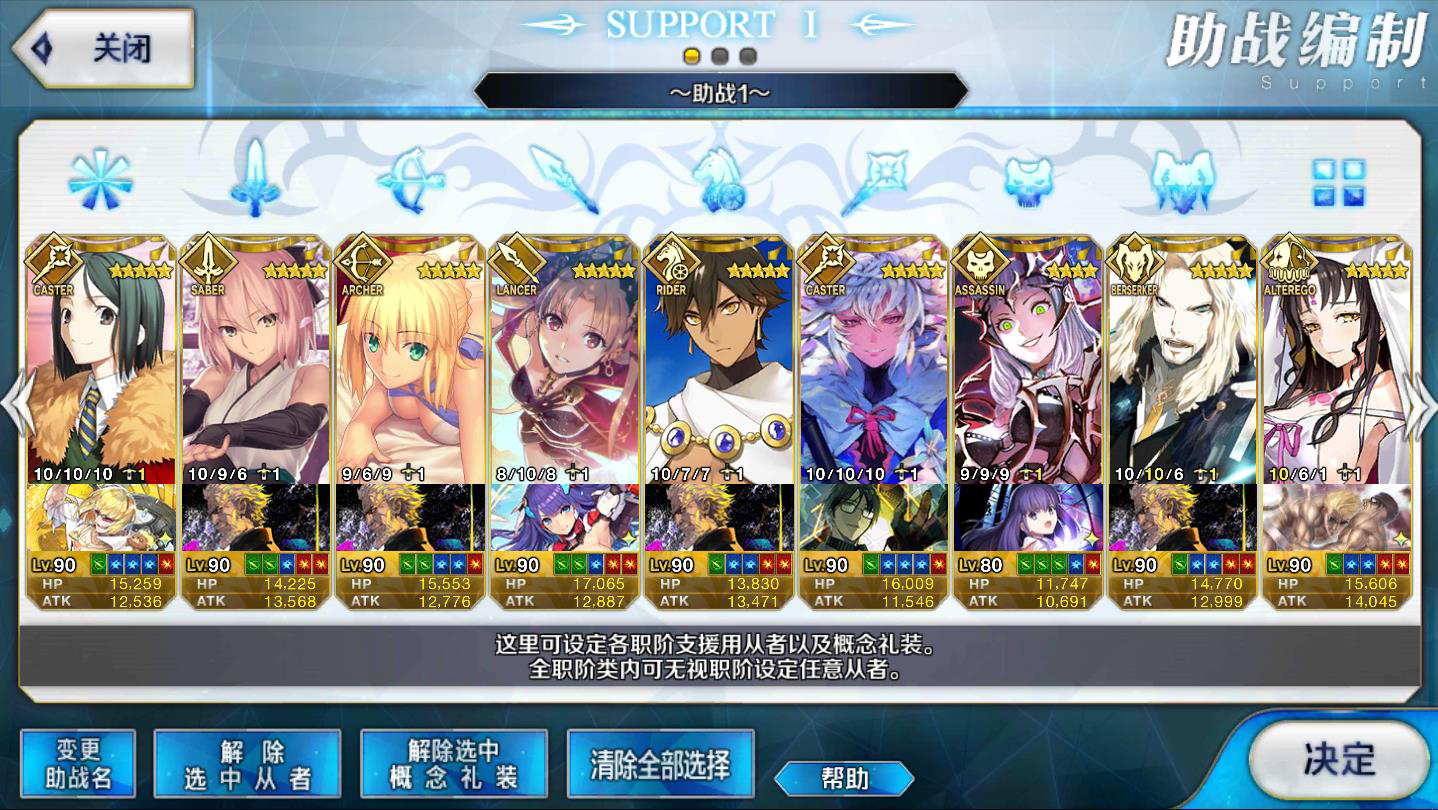Select the Assassin support servant card
1438x810 pixels.
click(1027, 360)
